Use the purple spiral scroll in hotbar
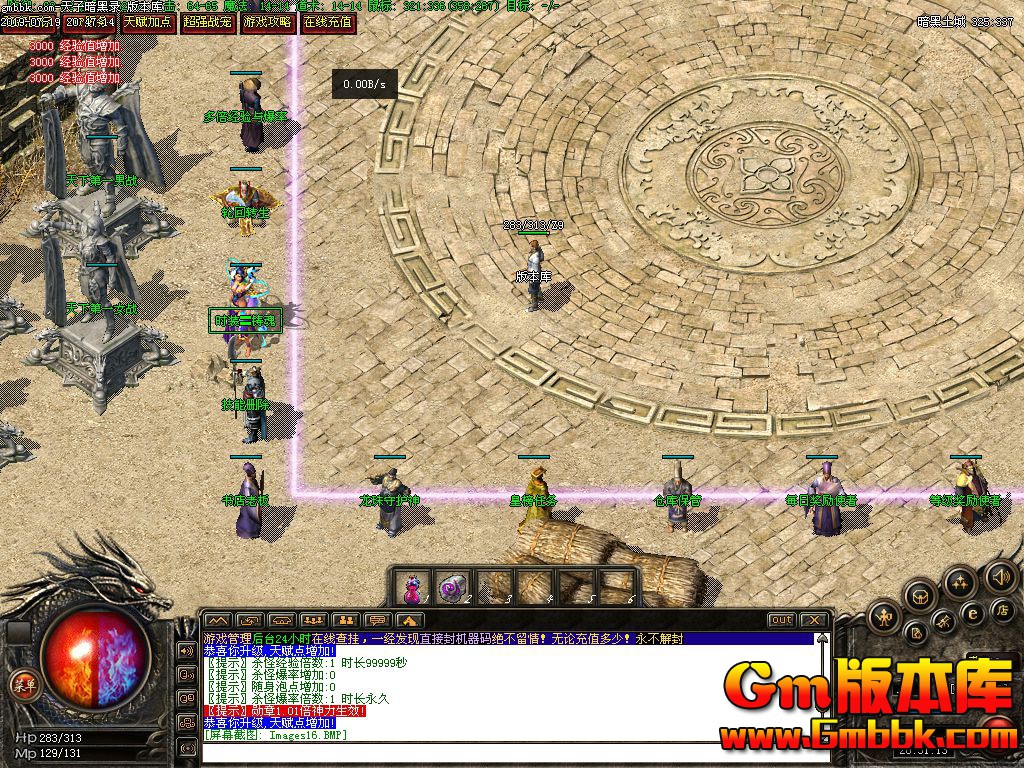Image resolution: width=1024 pixels, height=768 pixels. tap(454, 588)
